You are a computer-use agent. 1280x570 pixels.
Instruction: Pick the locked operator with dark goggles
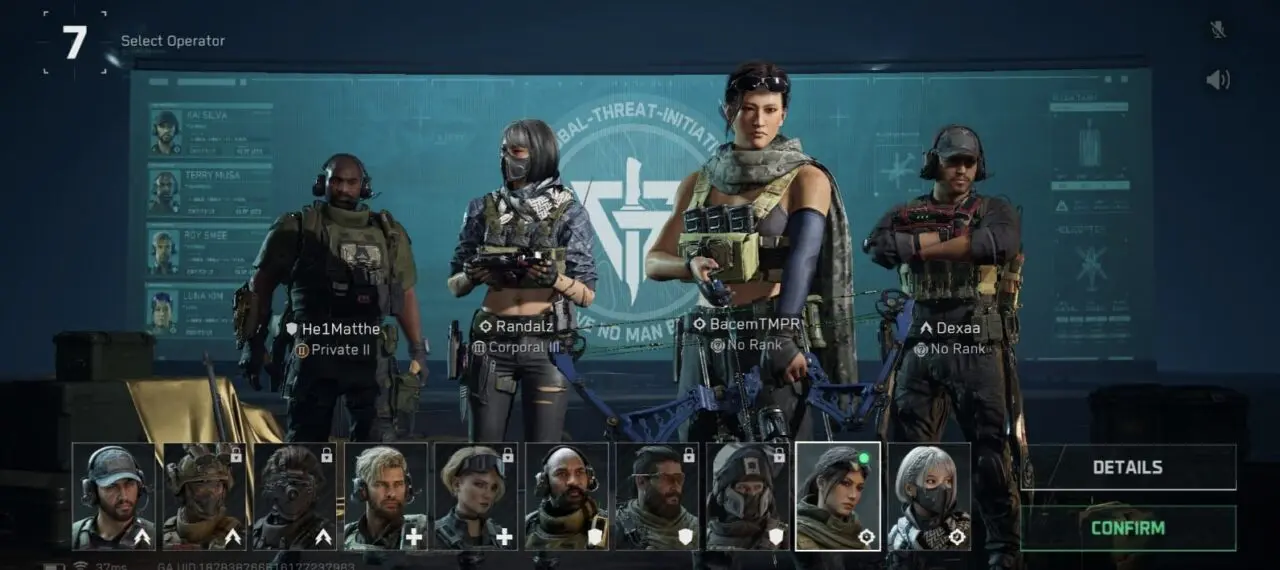[295, 496]
